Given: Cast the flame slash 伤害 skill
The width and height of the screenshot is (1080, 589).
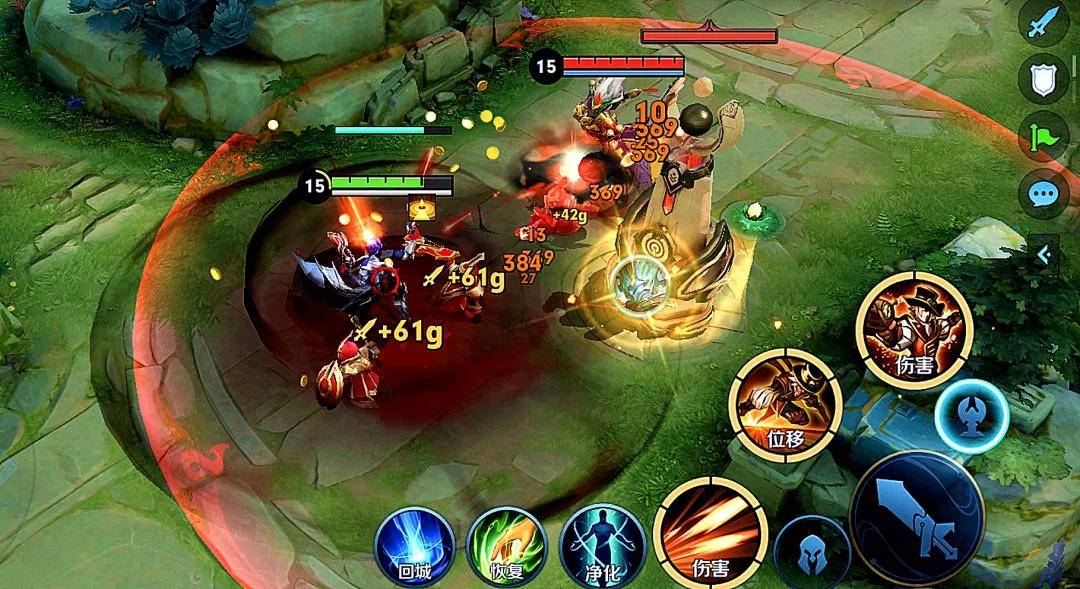Looking at the screenshot, I should pos(710,535).
